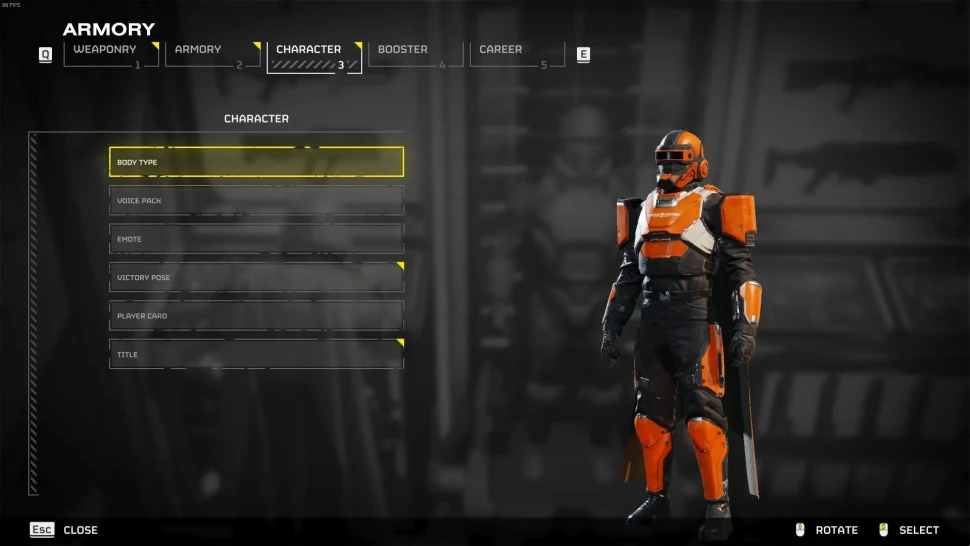
Task: Open the Victory Pose option
Action: coord(256,277)
